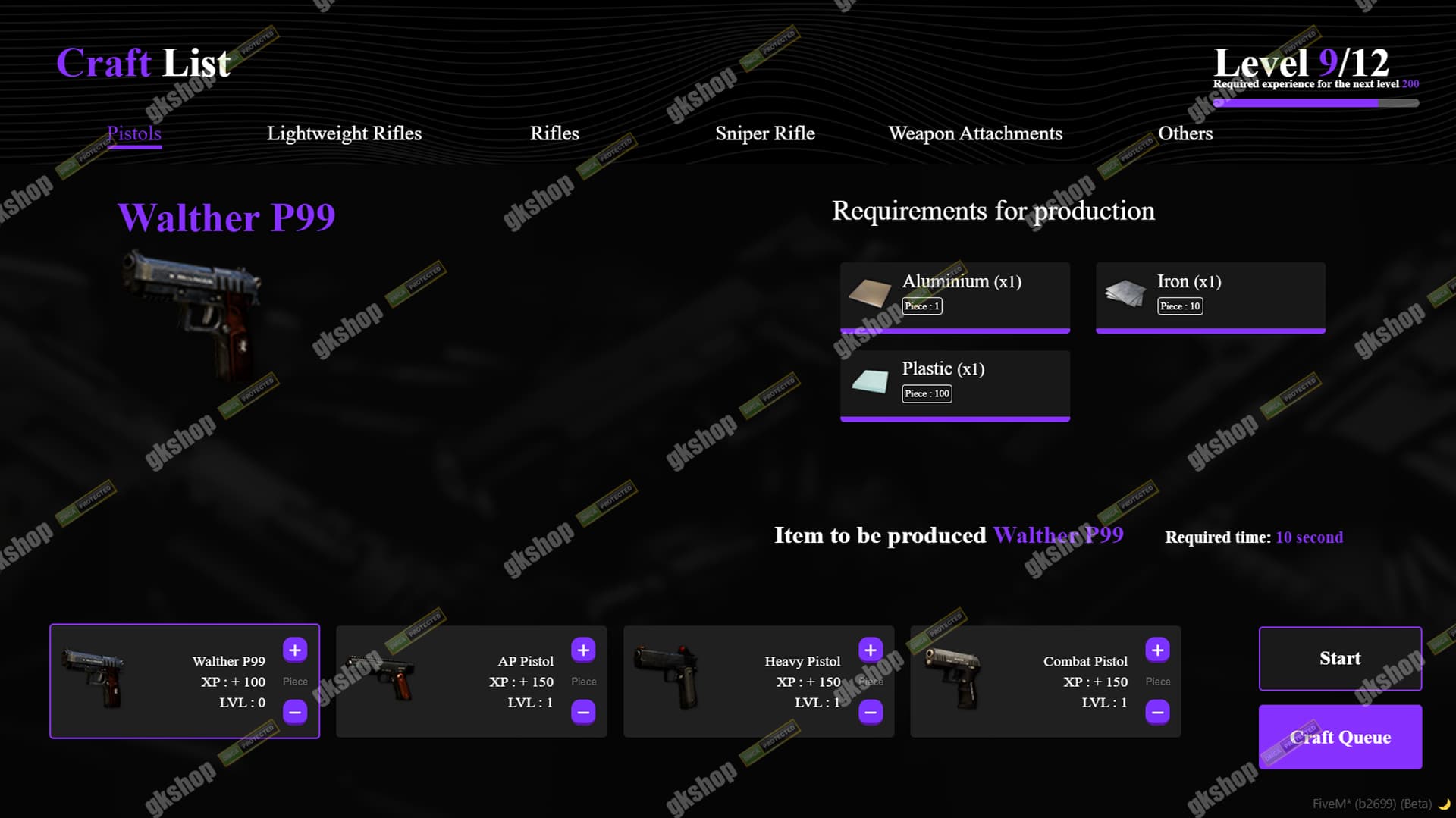Screen dimensions: 1456x818
Task: Click the Aluminium ingredient icon
Action: click(x=871, y=292)
